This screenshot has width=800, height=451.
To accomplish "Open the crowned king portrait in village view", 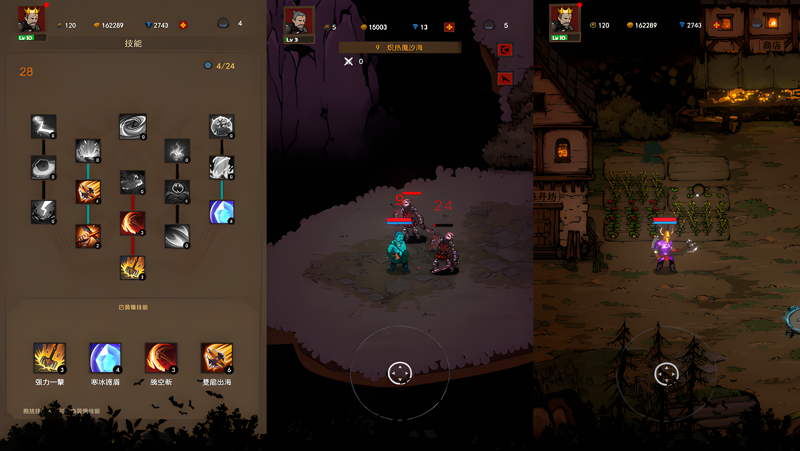I will coord(564,20).
